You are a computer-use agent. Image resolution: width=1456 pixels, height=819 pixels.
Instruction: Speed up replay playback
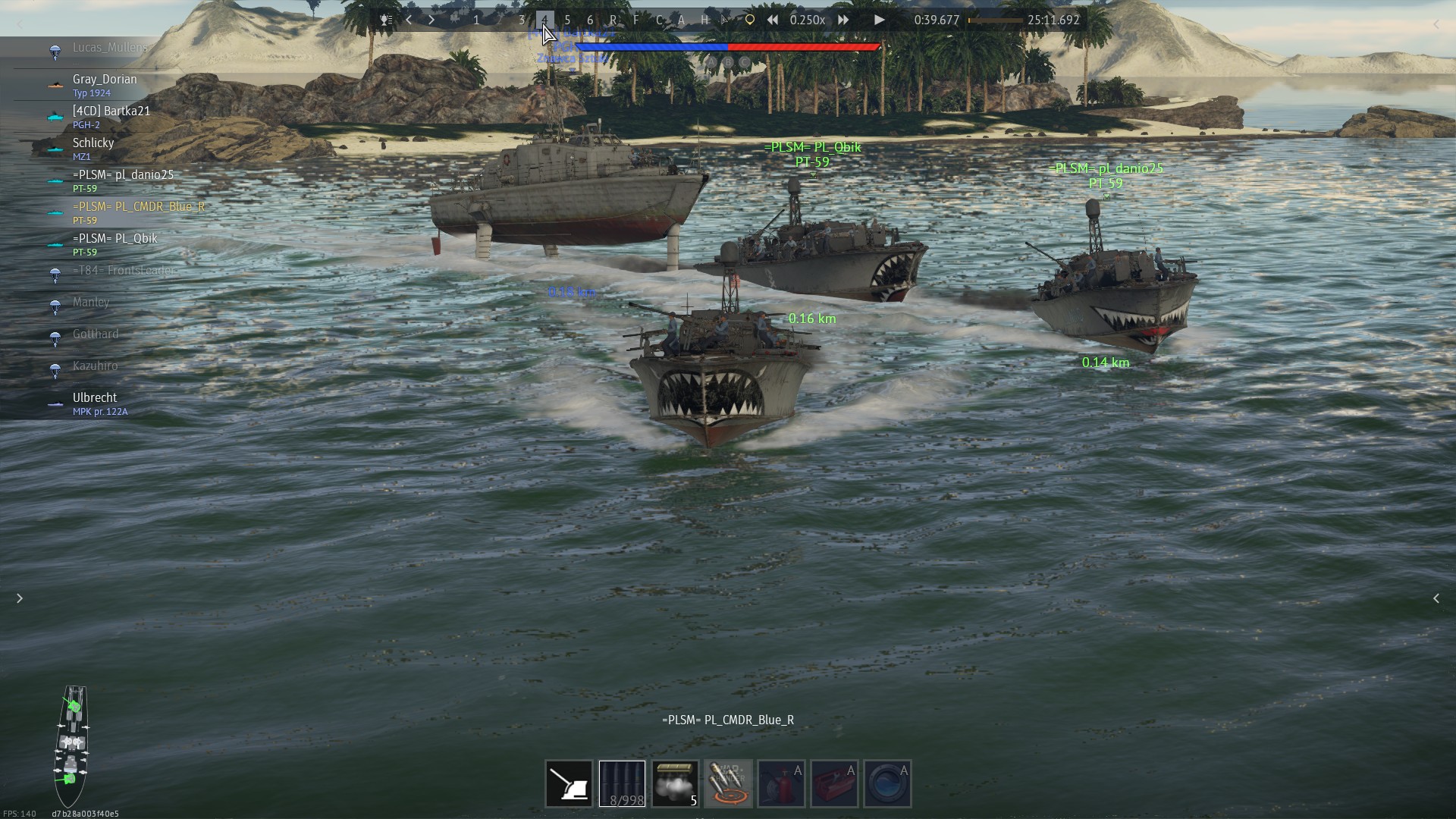click(843, 20)
